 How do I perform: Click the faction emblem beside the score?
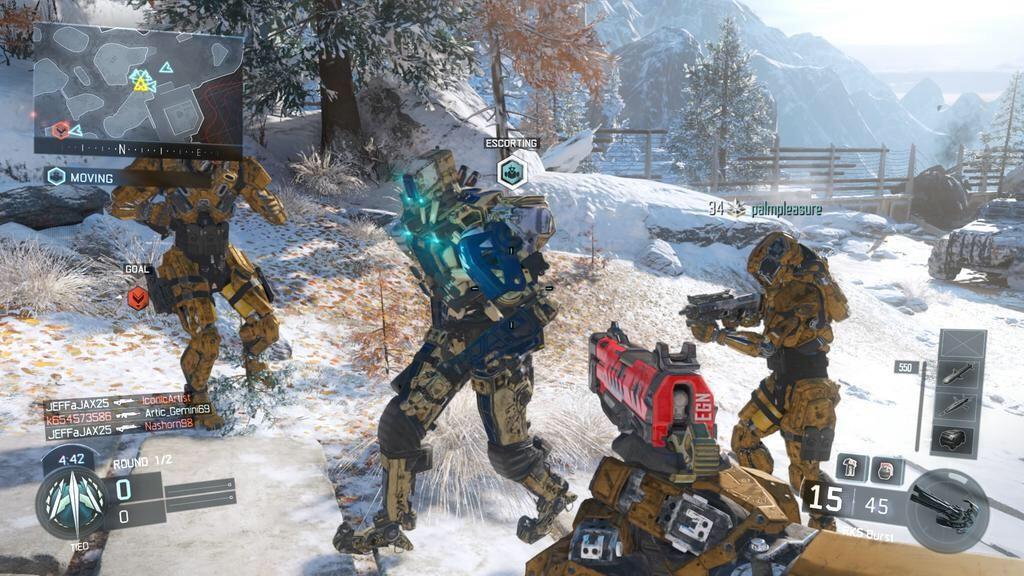70,502
